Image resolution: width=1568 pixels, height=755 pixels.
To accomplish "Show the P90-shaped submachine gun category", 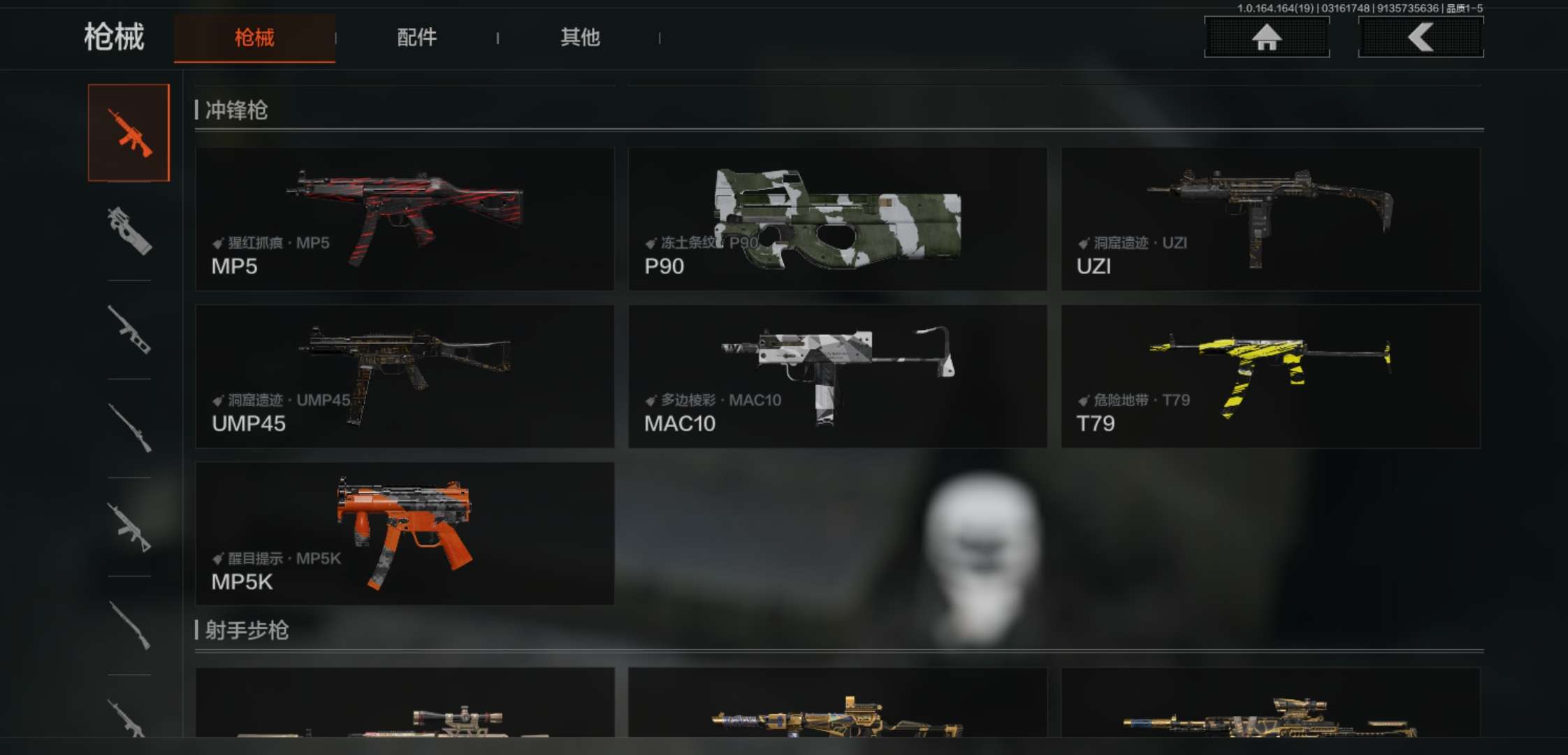I will click(x=129, y=231).
